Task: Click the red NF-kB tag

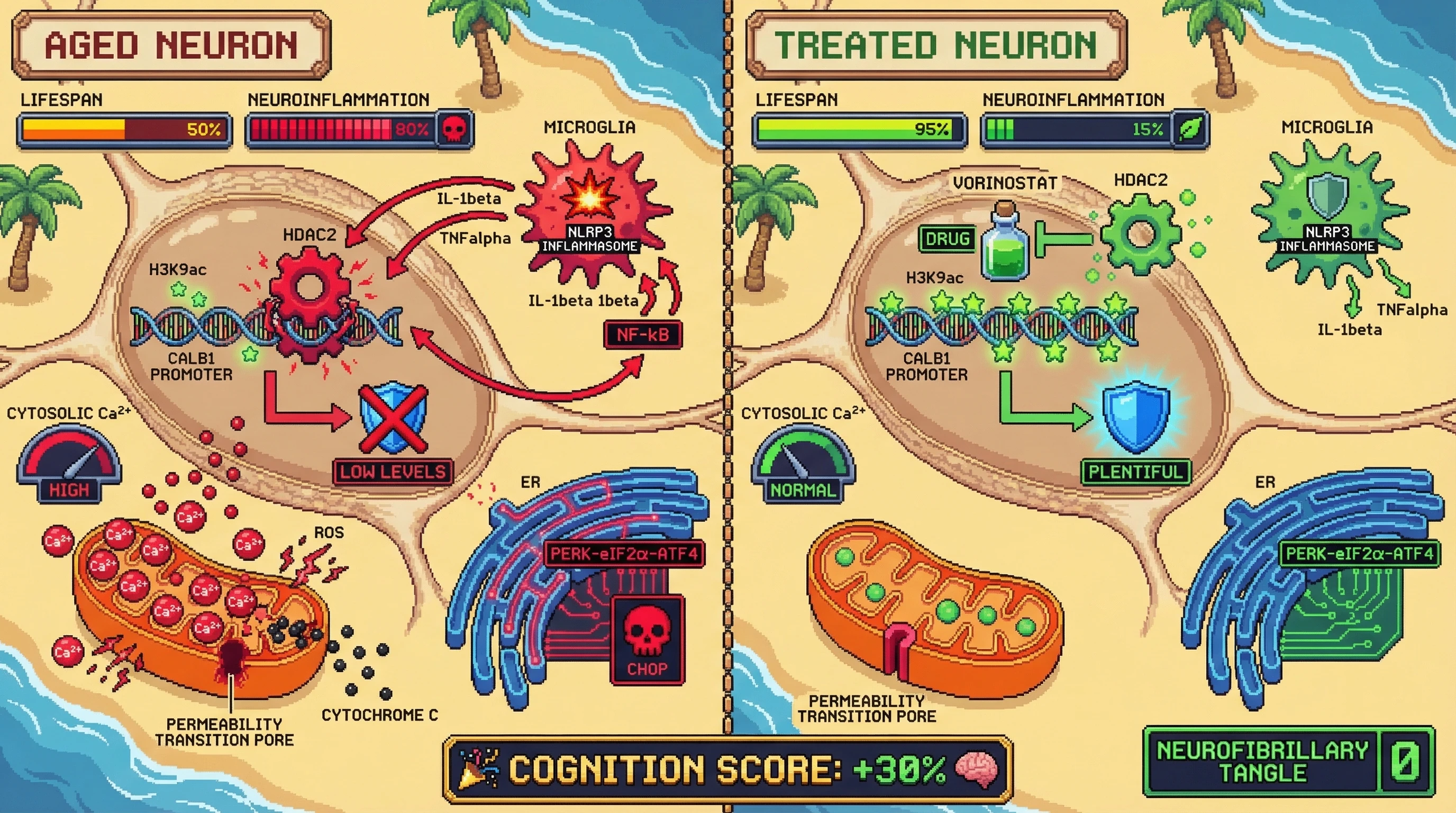Action: coord(643,335)
